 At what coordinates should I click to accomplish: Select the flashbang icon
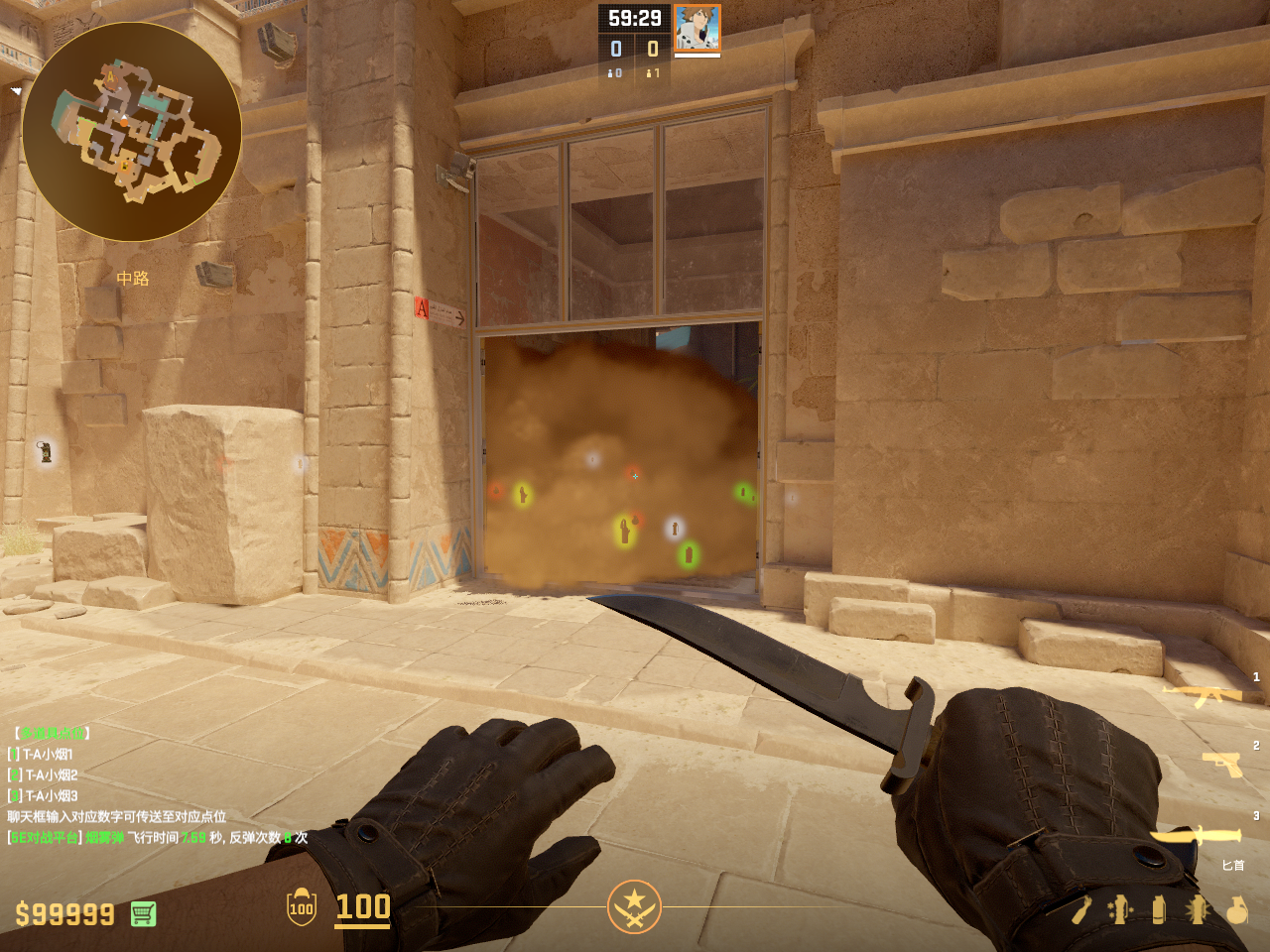point(1198,909)
